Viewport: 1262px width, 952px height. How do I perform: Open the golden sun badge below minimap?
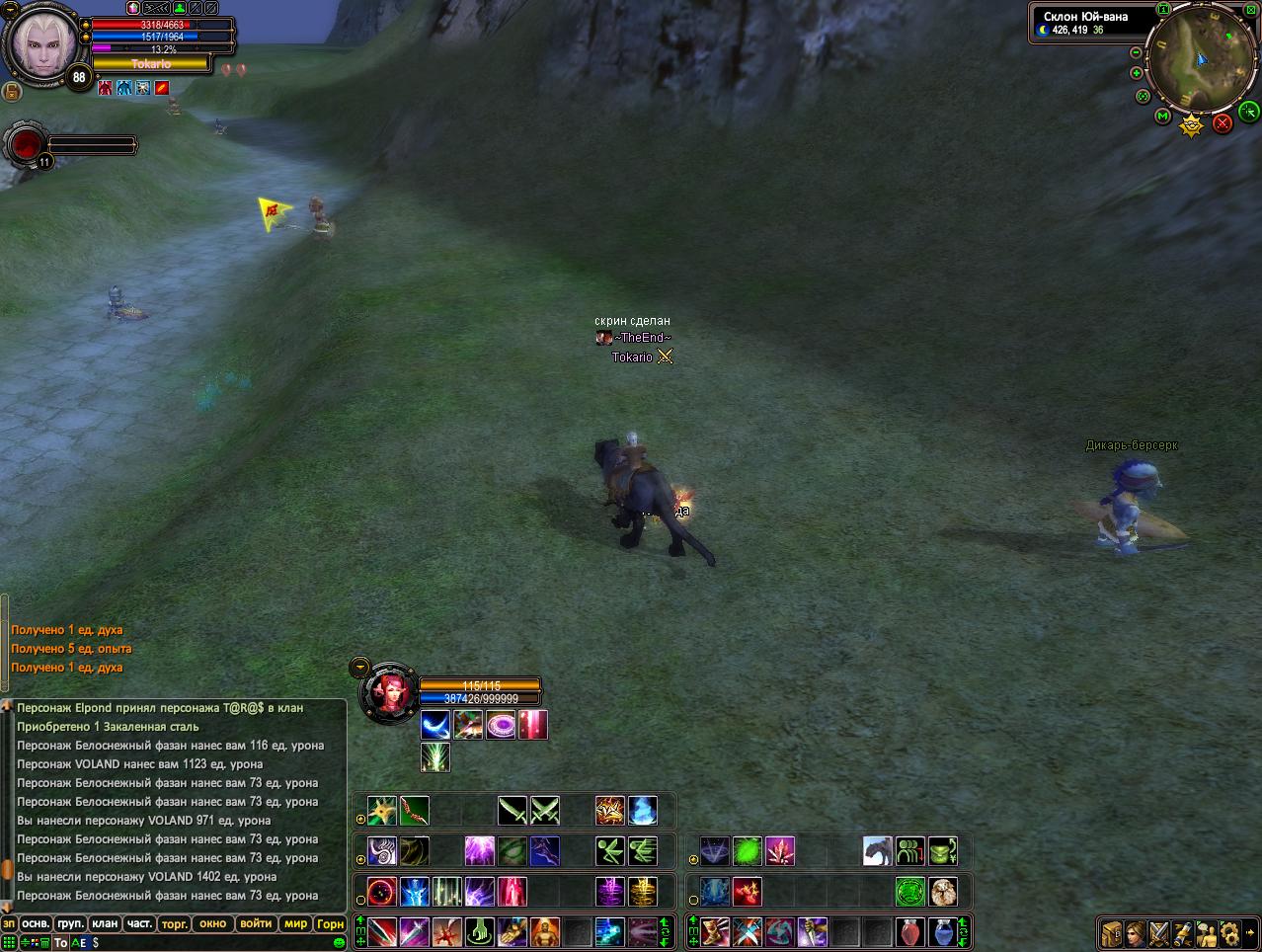click(1192, 125)
